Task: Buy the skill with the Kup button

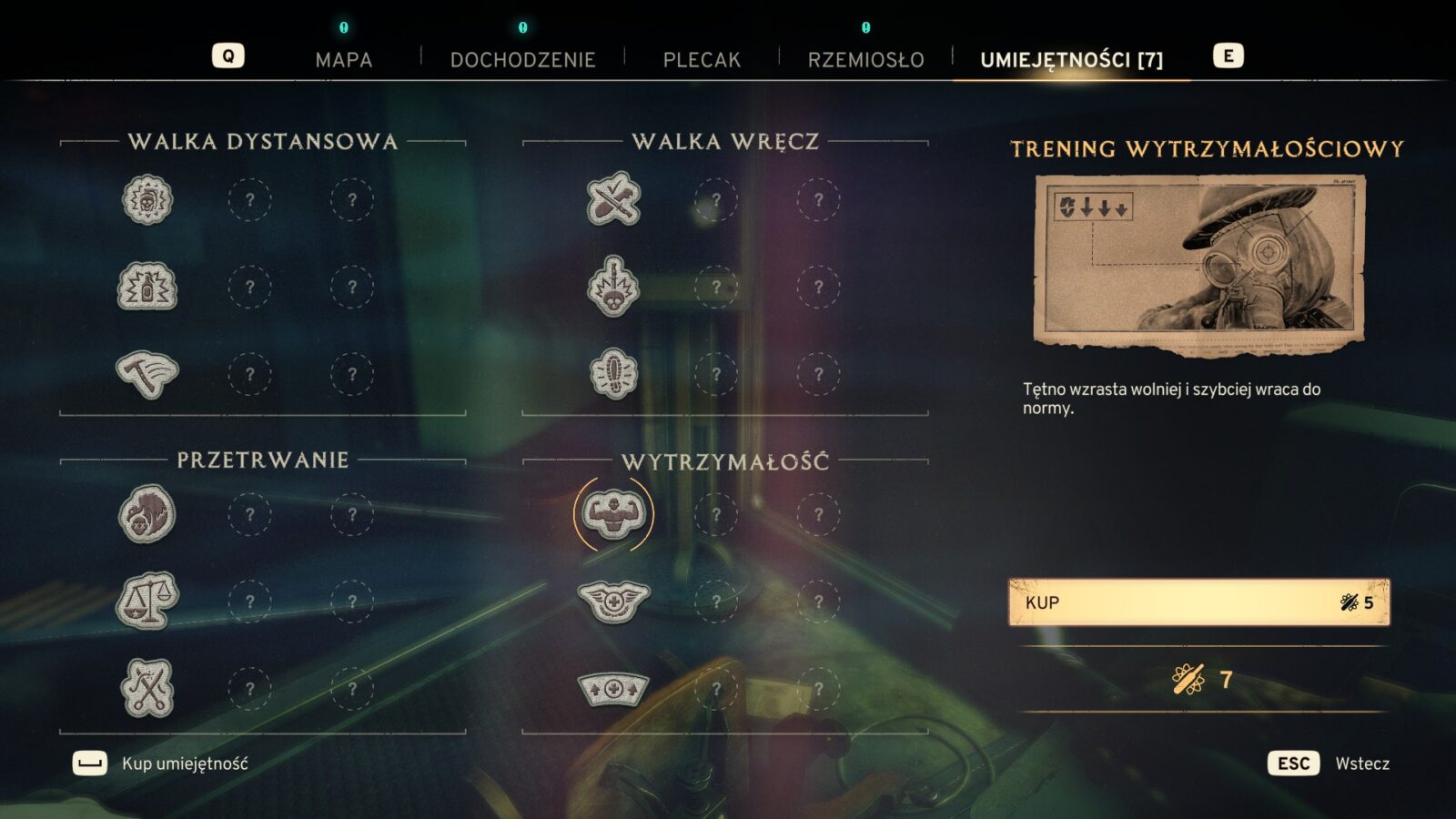Action: pos(1198,602)
